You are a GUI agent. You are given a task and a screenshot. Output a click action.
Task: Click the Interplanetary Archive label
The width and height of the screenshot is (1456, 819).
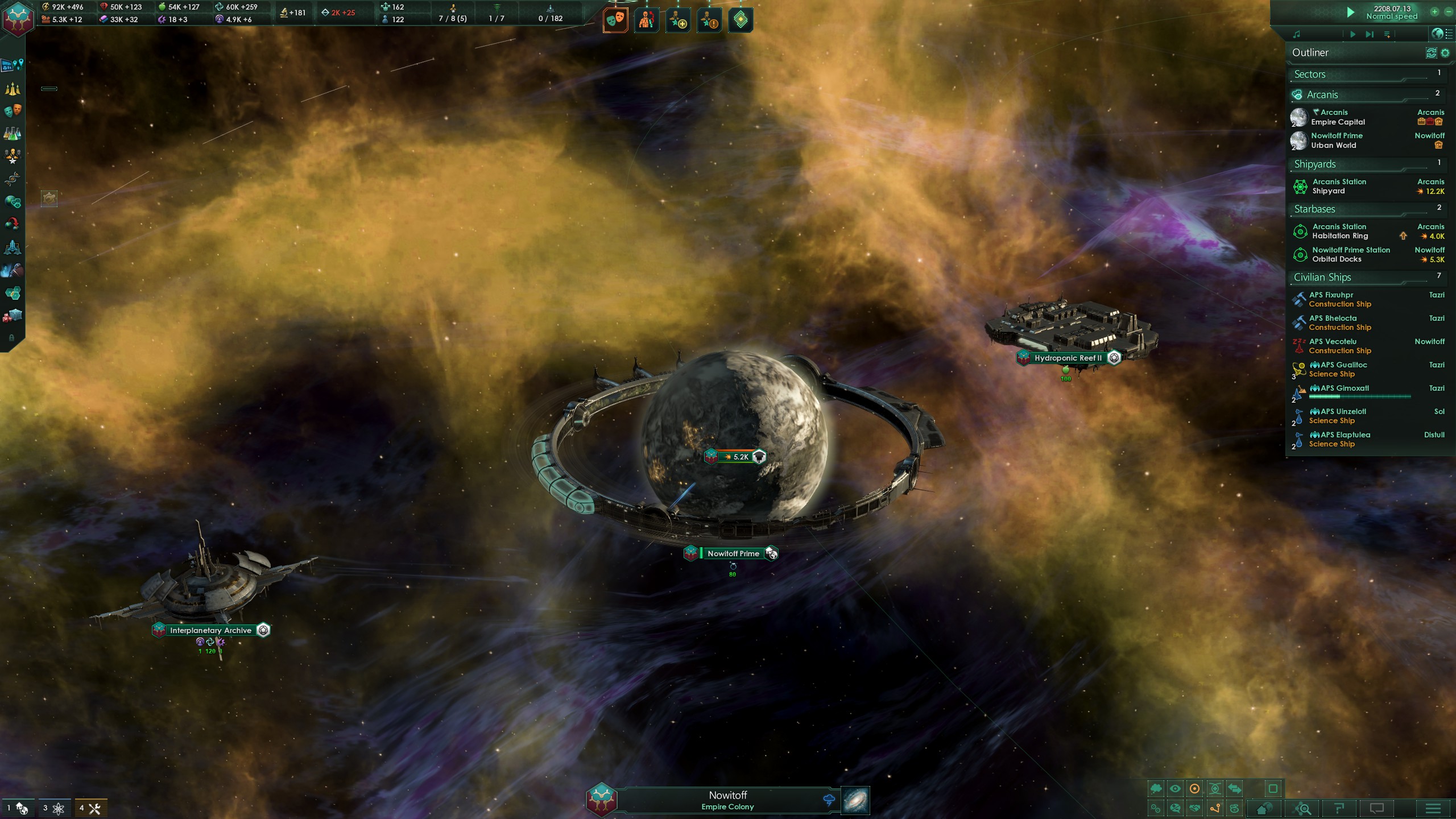point(210,630)
